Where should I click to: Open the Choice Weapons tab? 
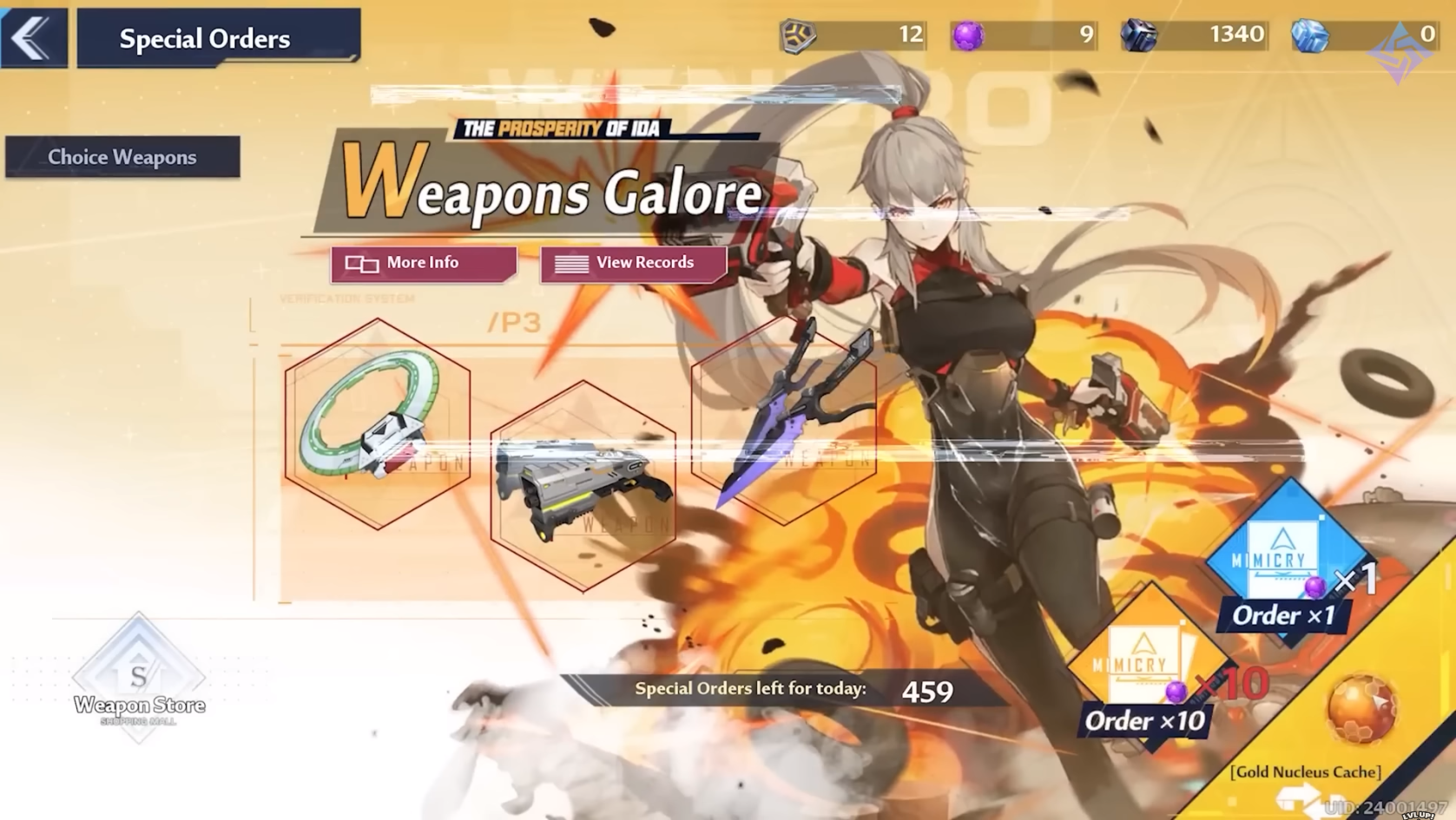click(122, 157)
